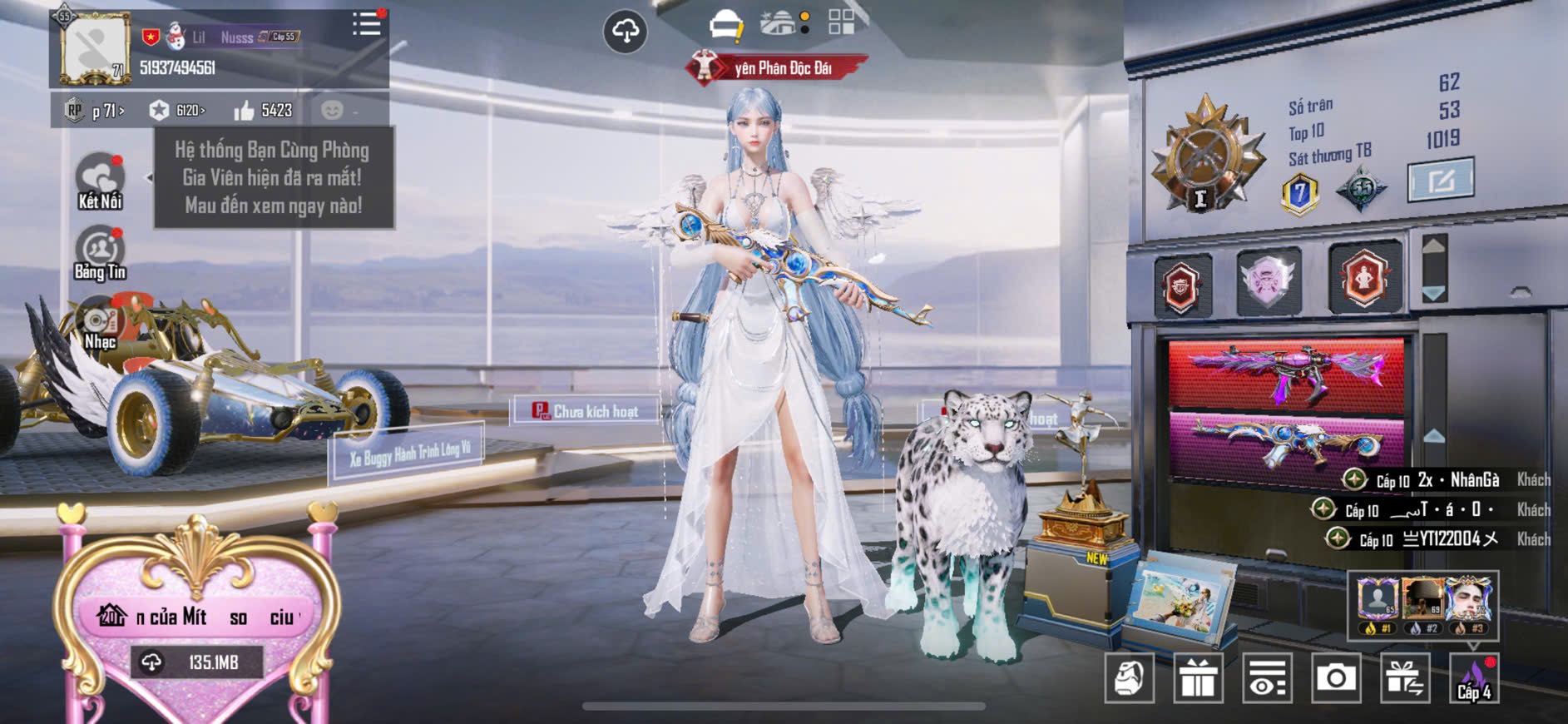The width and height of the screenshot is (1568, 724).
Task: Open the backpack inventory button
Action: click(x=1129, y=678)
